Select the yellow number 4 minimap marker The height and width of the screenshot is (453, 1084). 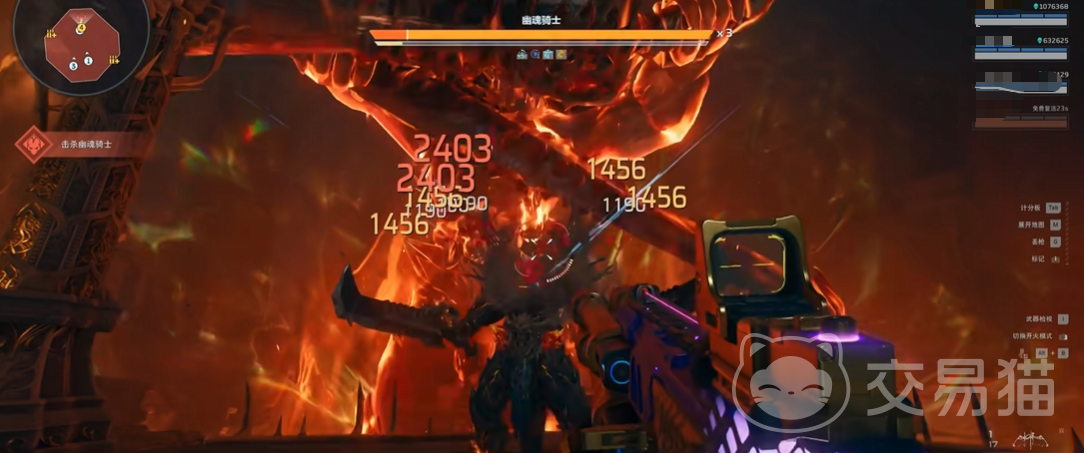click(81, 29)
